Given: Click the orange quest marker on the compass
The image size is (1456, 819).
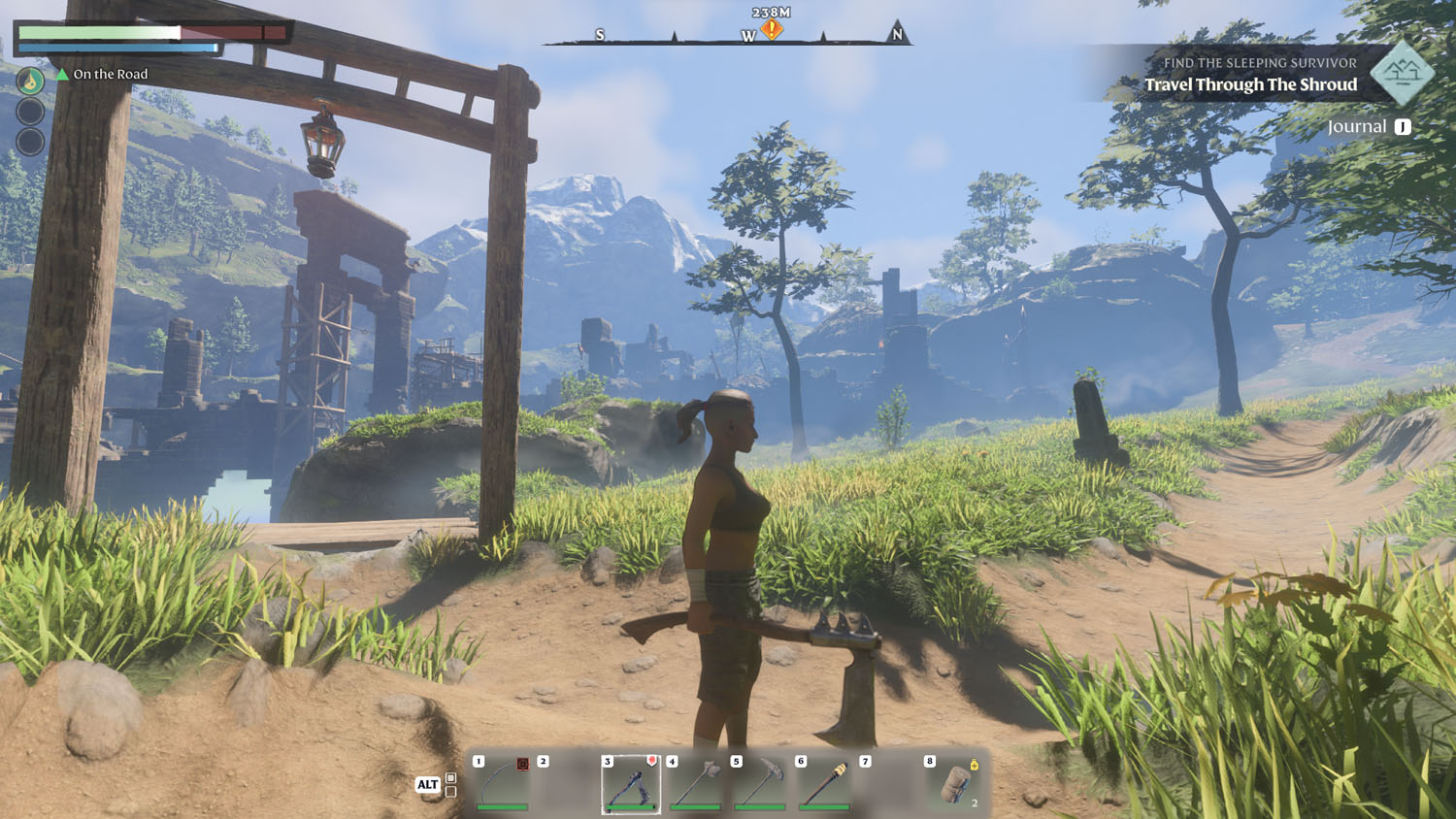Looking at the screenshot, I should tap(772, 29).
